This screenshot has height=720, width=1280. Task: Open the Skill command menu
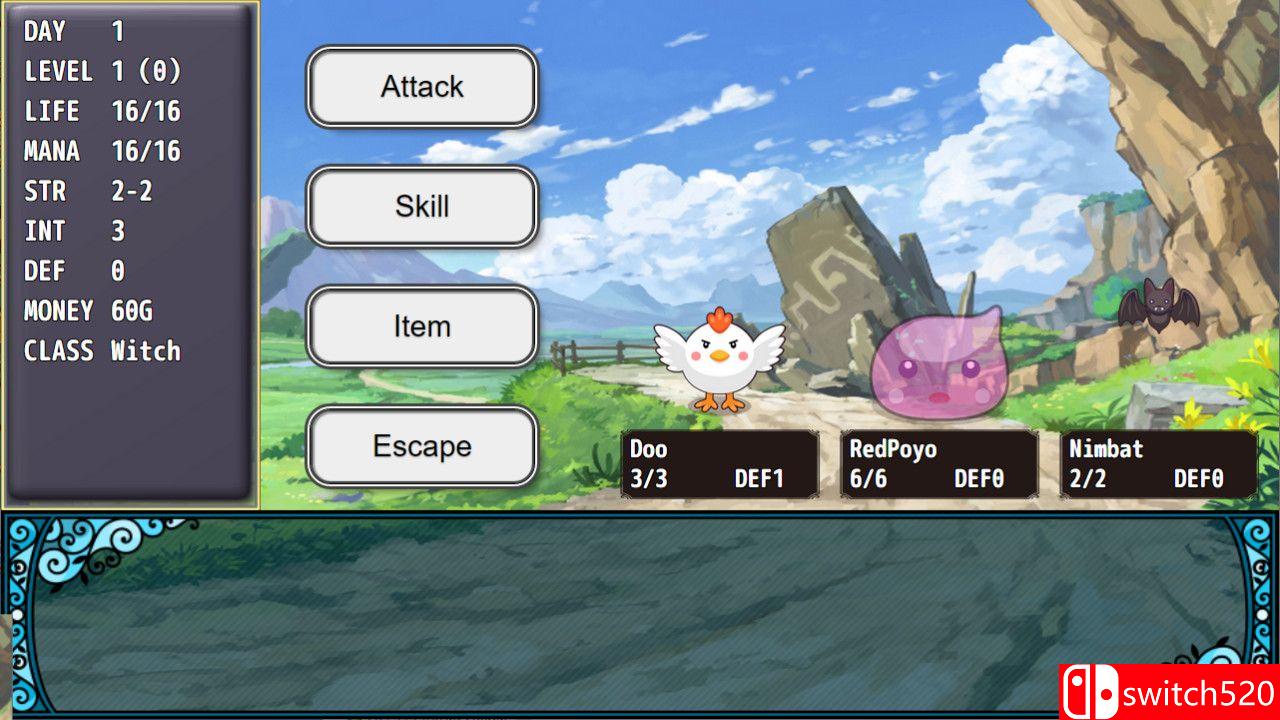[421, 207]
